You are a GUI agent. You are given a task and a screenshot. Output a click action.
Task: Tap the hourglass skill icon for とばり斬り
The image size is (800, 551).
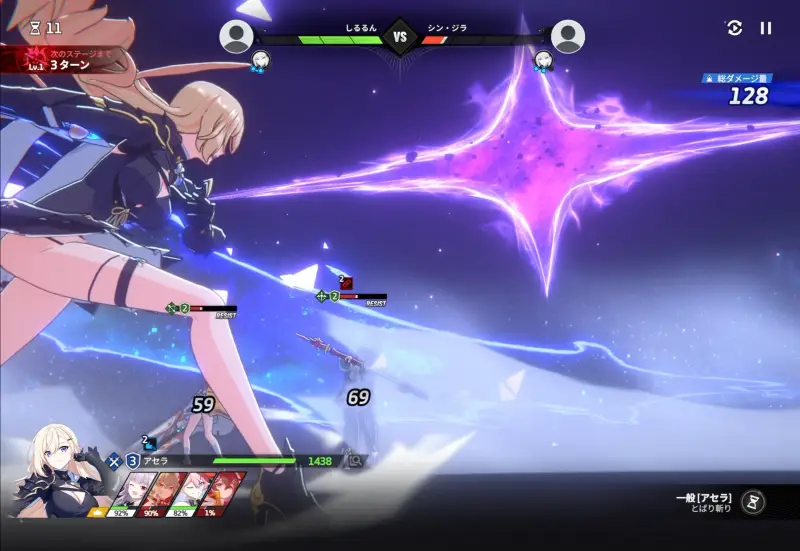click(757, 501)
